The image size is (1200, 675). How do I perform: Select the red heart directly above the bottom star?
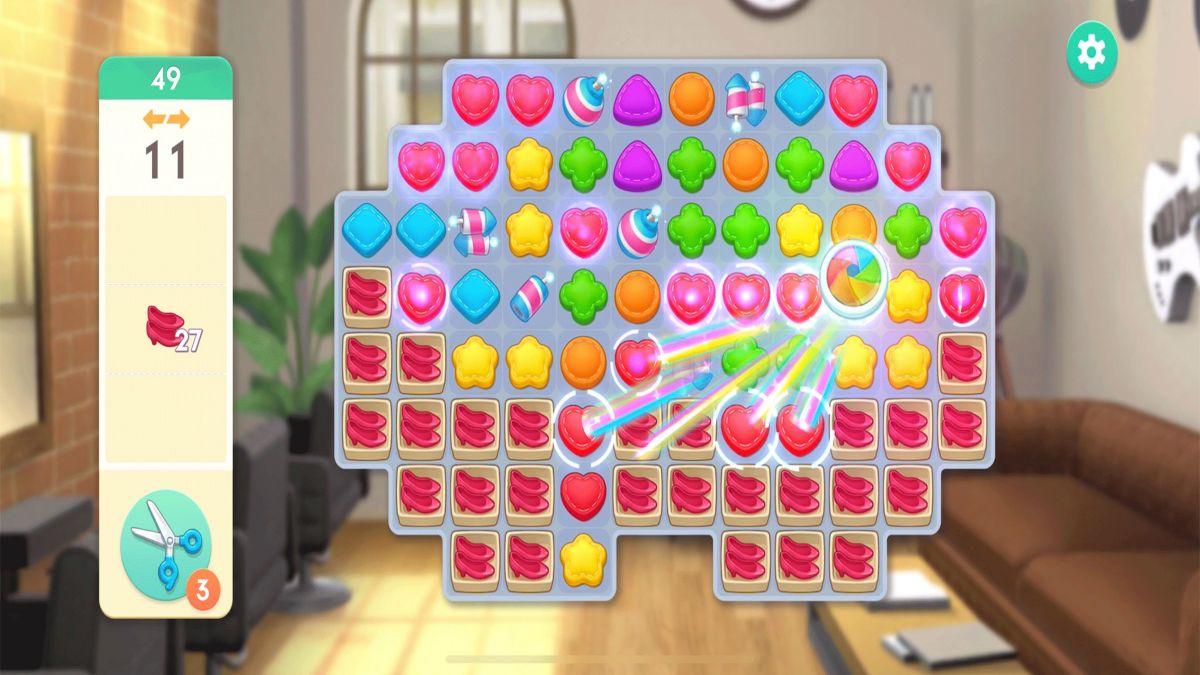(x=583, y=494)
